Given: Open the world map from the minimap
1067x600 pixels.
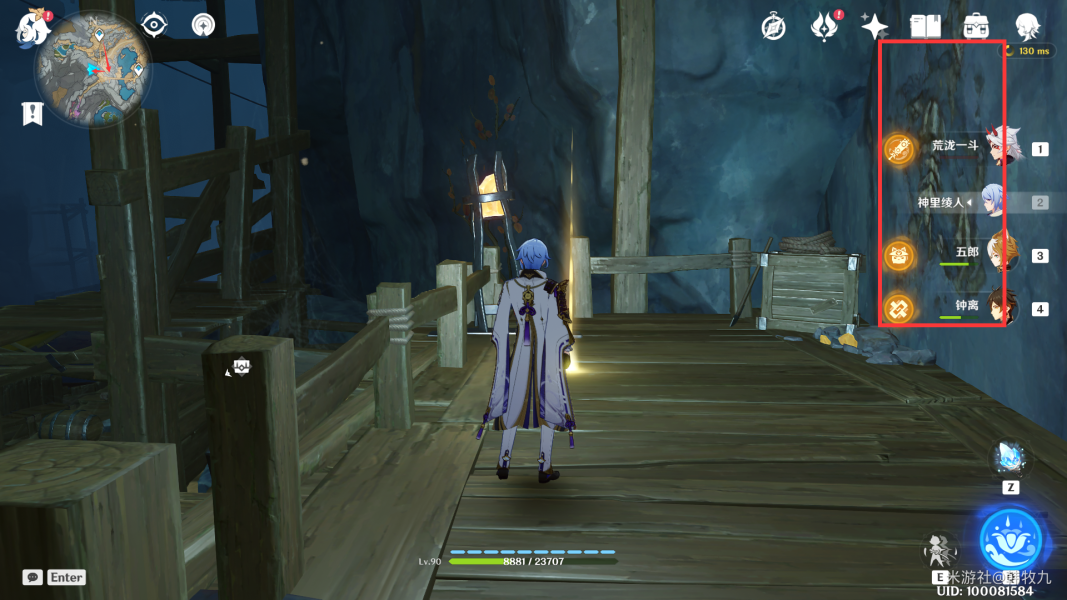Looking at the screenshot, I should coord(93,68).
